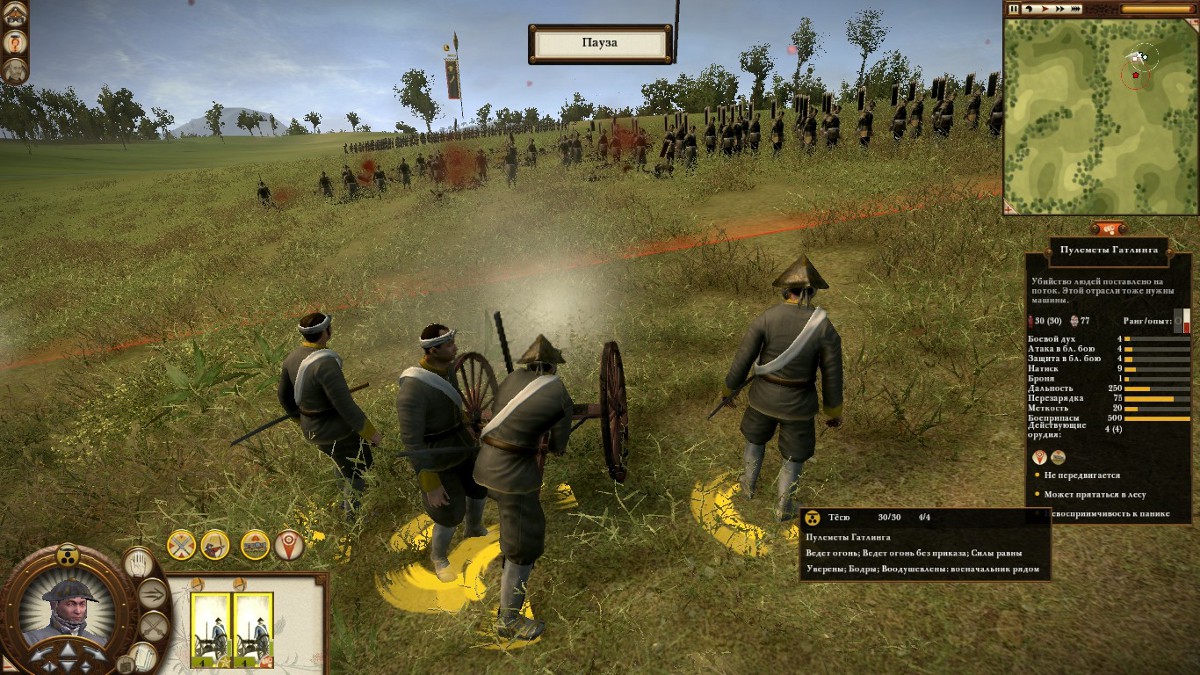Screen dimensions: 1200x675
Task: Click on the battlefield minimap
Action: [1100, 114]
